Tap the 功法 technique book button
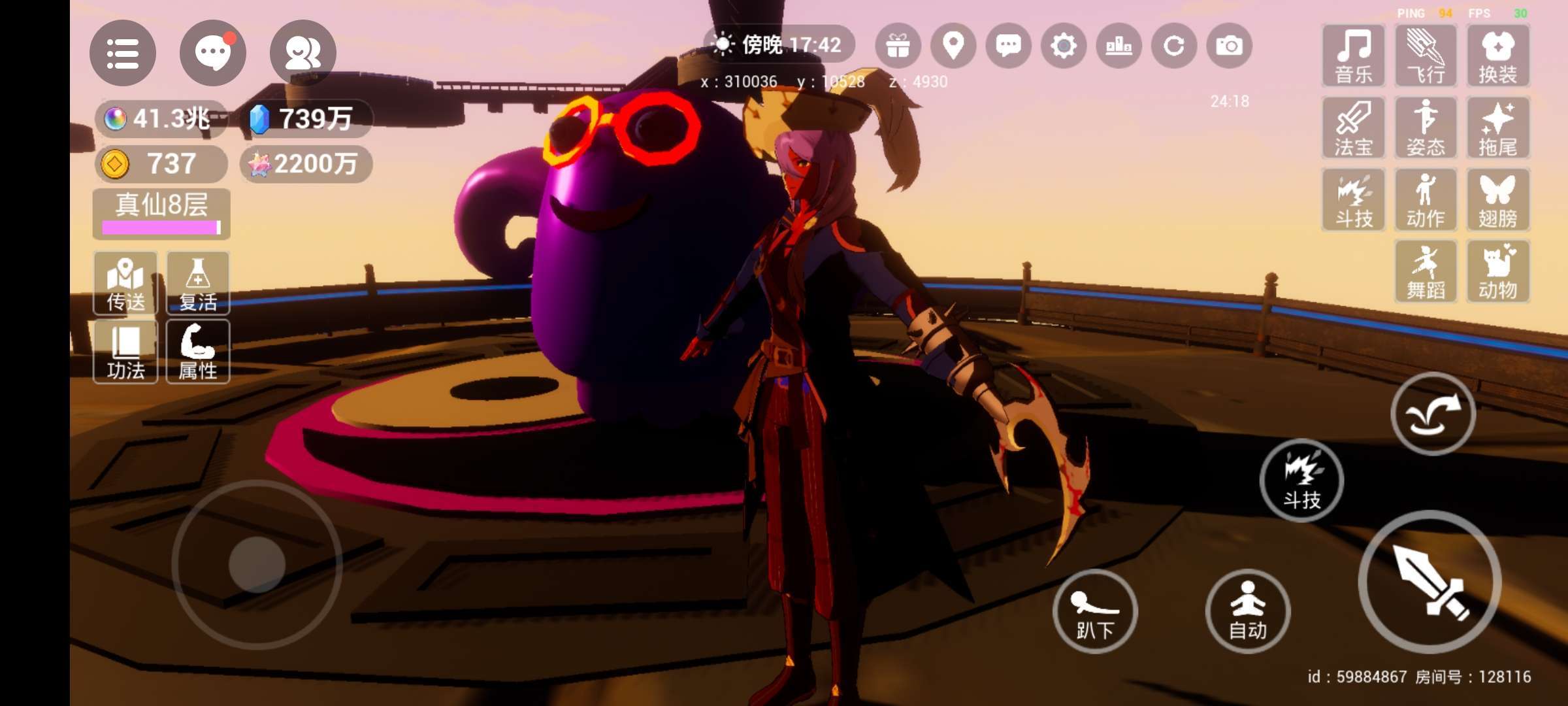 pos(125,352)
